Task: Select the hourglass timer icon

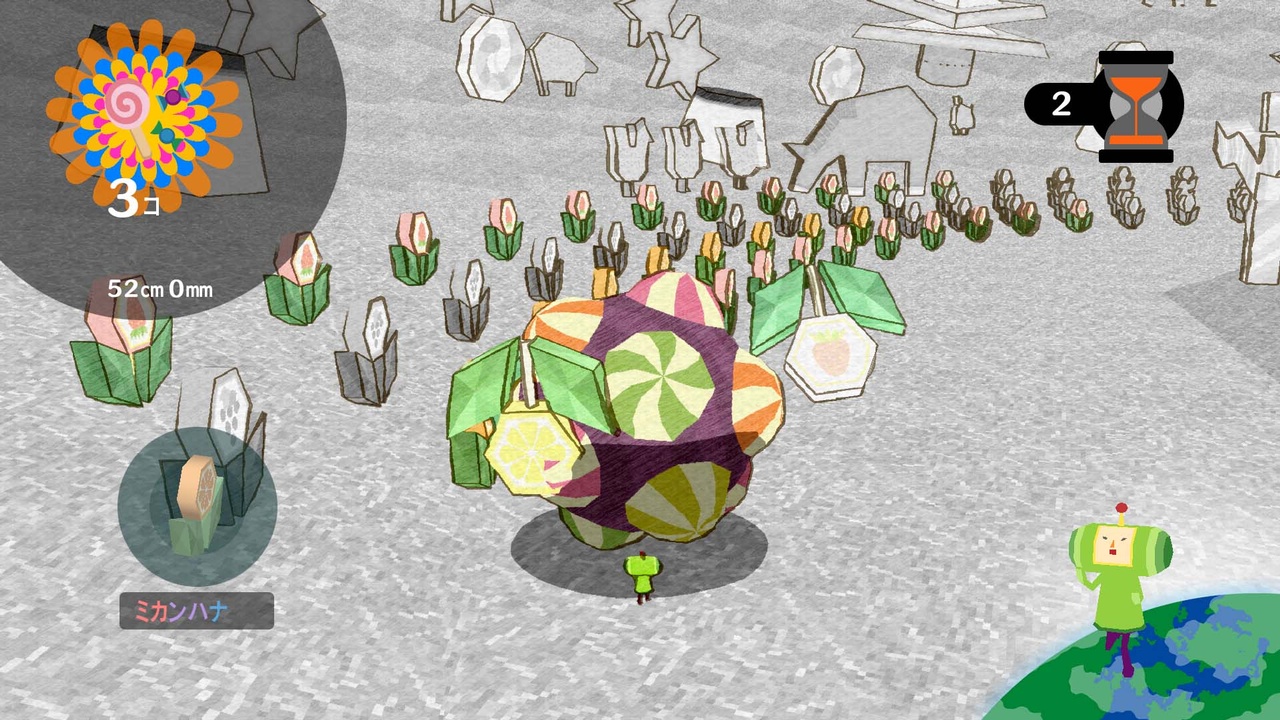Action: coord(1139,107)
